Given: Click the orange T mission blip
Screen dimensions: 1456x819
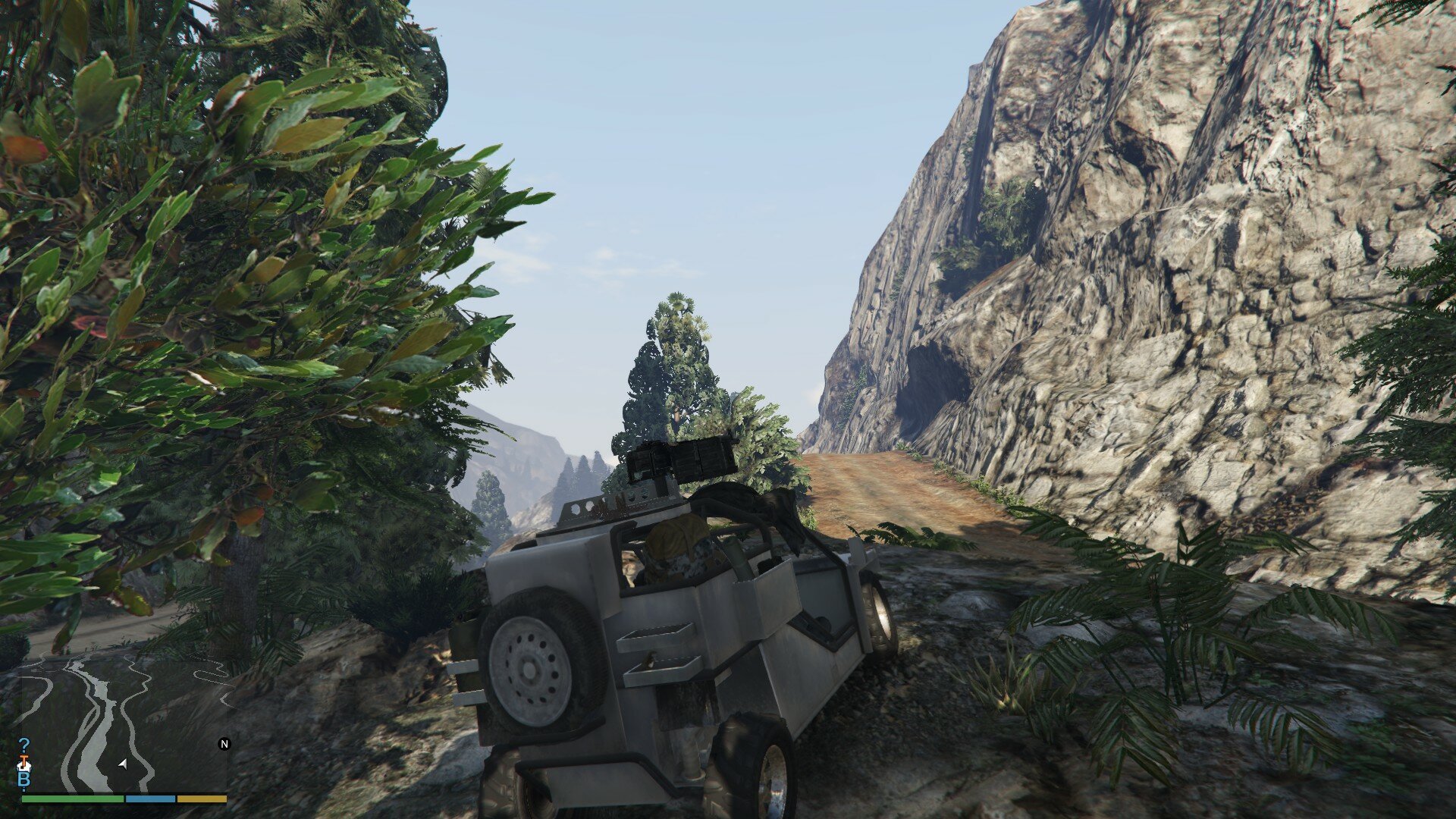Looking at the screenshot, I should coord(24,759).
